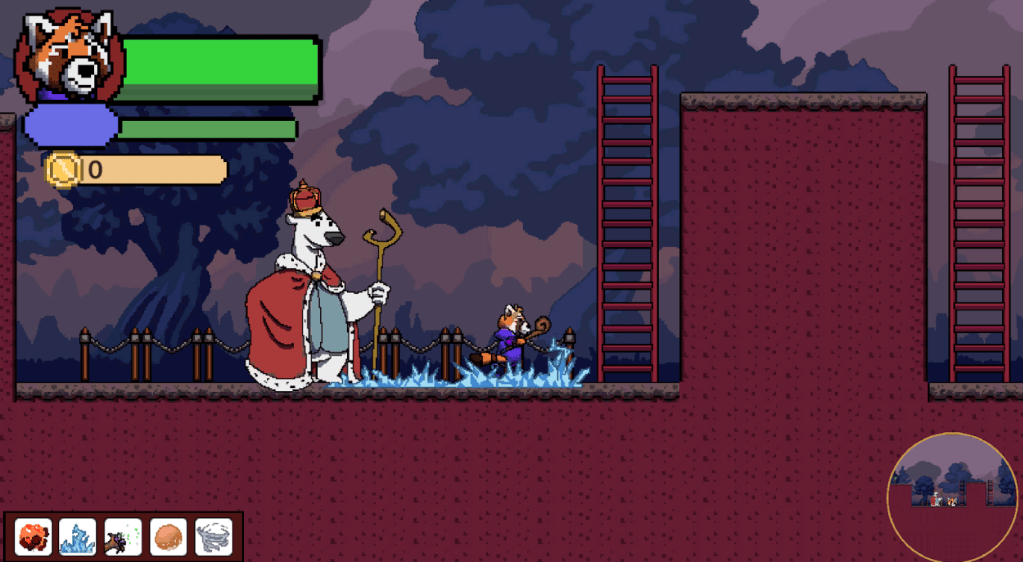
Task: Click the circular minimap
Action: pyautogui.click(x=953, y=497)
